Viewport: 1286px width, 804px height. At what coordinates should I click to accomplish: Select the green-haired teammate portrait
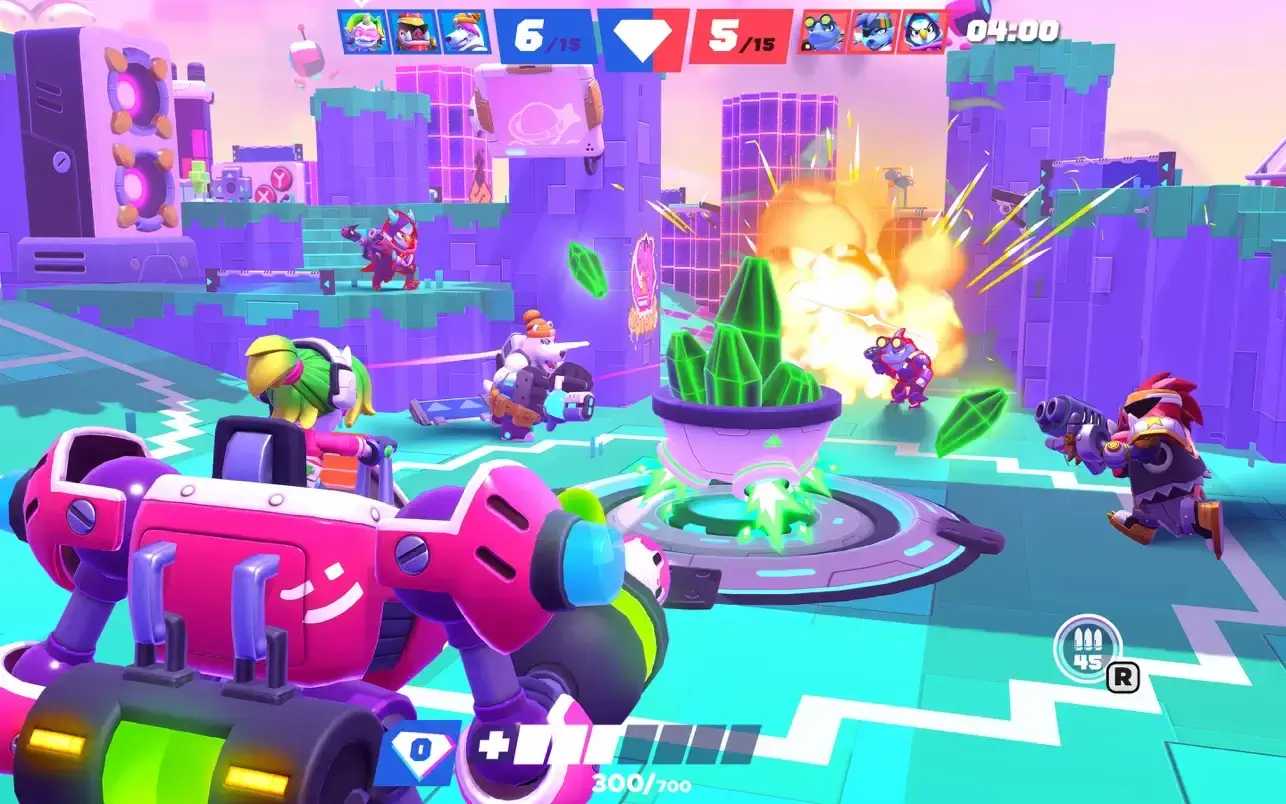point(362,32)
